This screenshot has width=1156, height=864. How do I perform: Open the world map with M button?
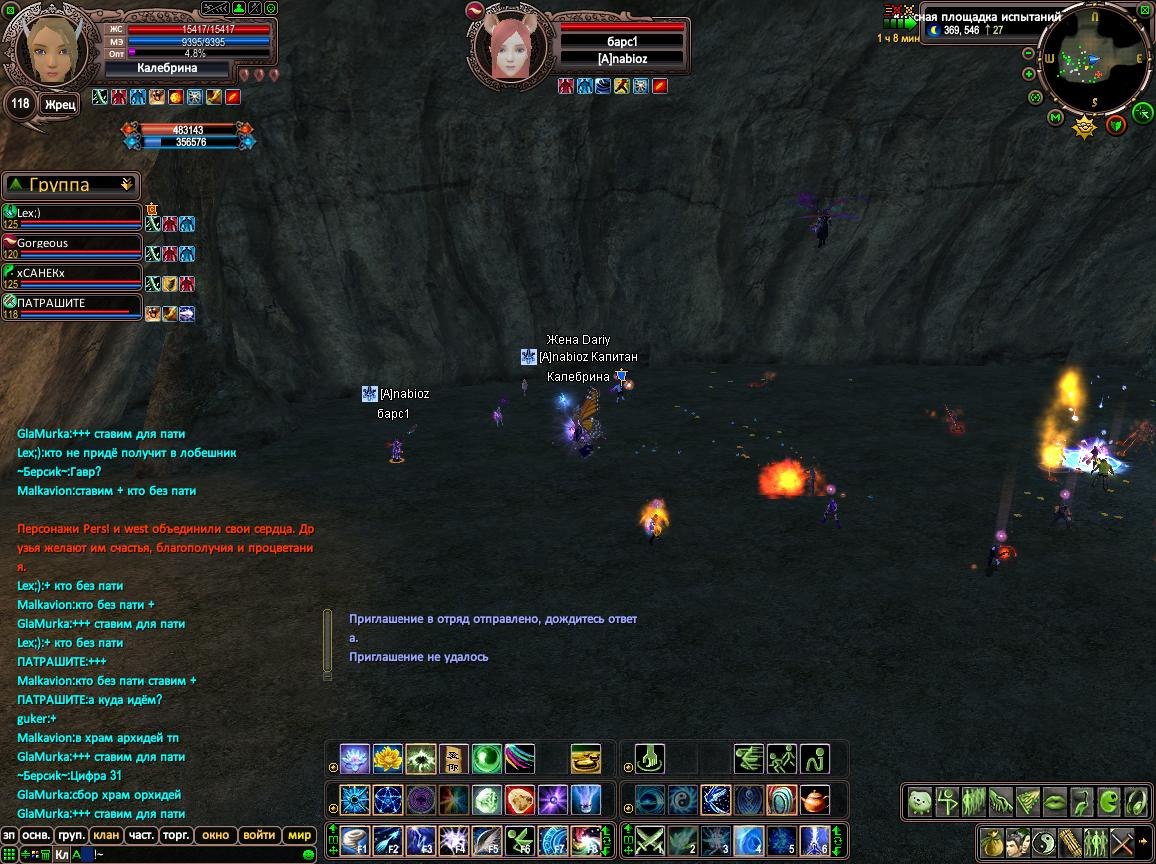(1056, 117)
